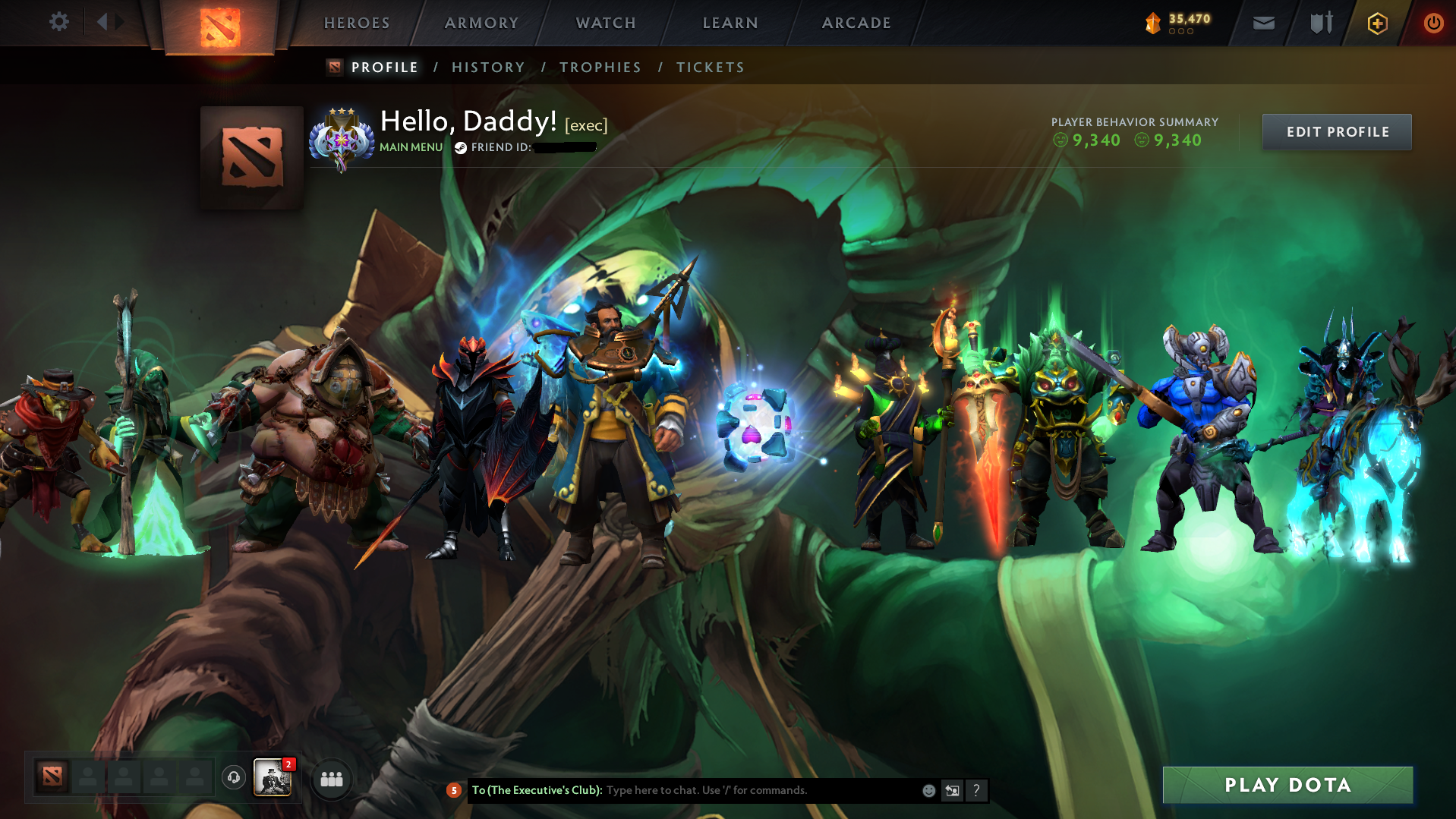Screen dimensions: 1456x819
Task: Open settings with the gear icon
Action: [58, 22]
